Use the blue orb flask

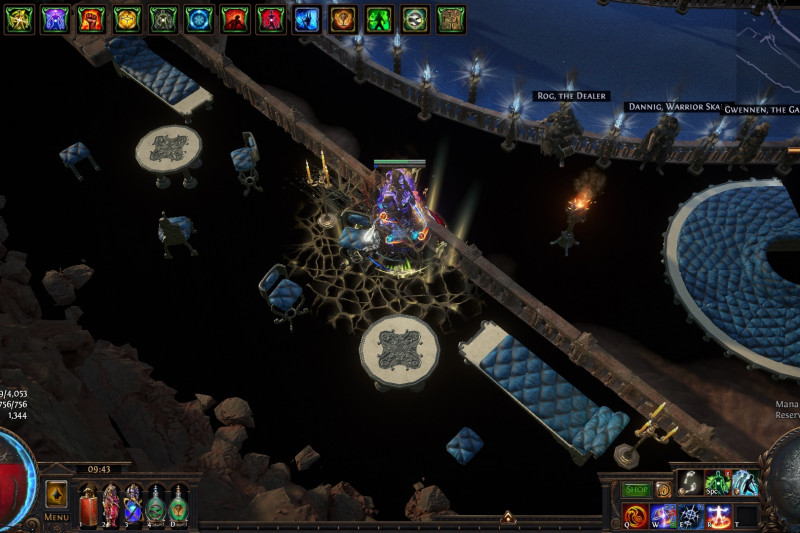coord(133,503)
